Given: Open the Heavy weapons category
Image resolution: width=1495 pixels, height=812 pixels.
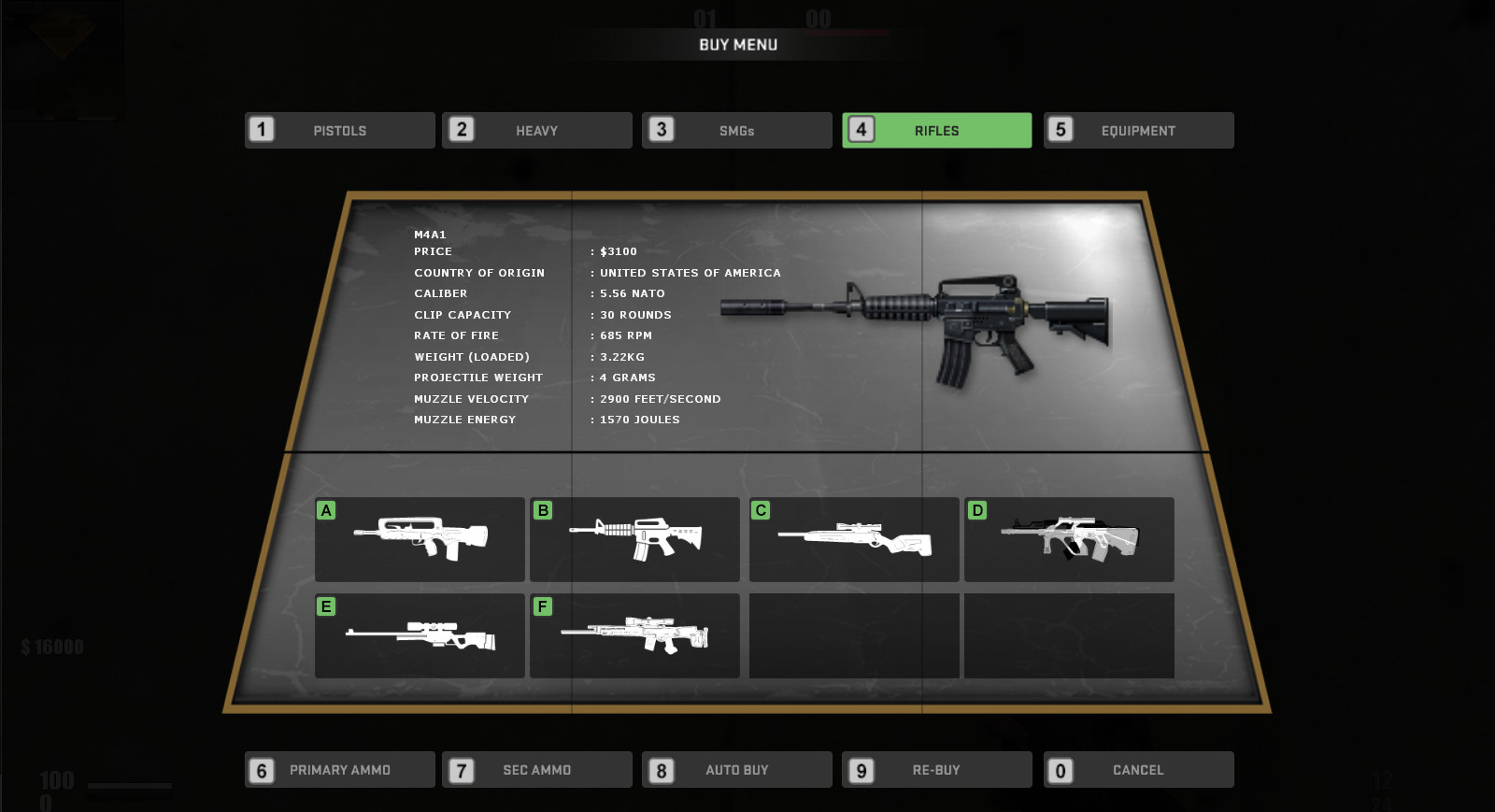Looking at the screenshot, I should (537, 130).
